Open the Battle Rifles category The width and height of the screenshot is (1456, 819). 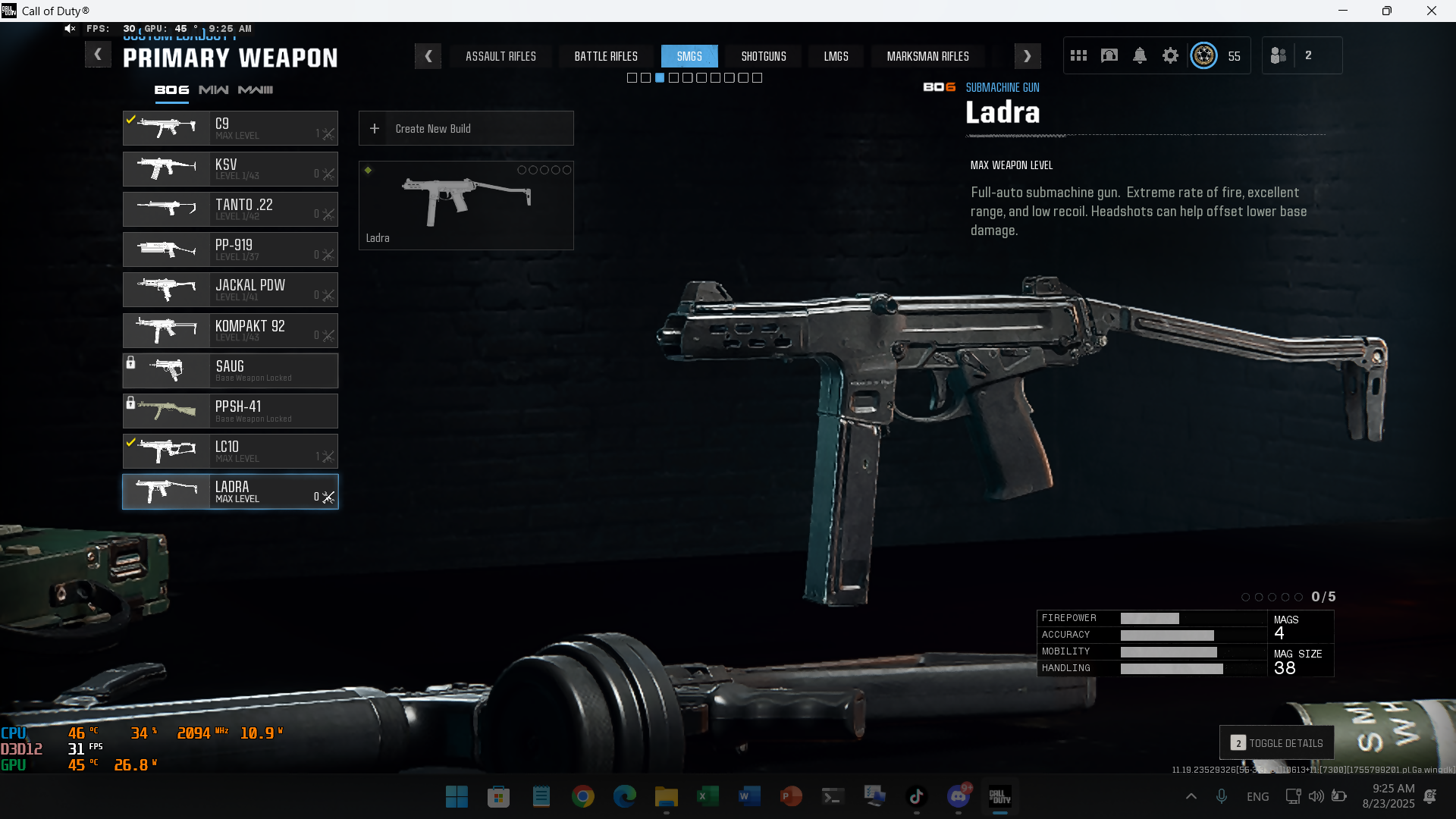606,56
